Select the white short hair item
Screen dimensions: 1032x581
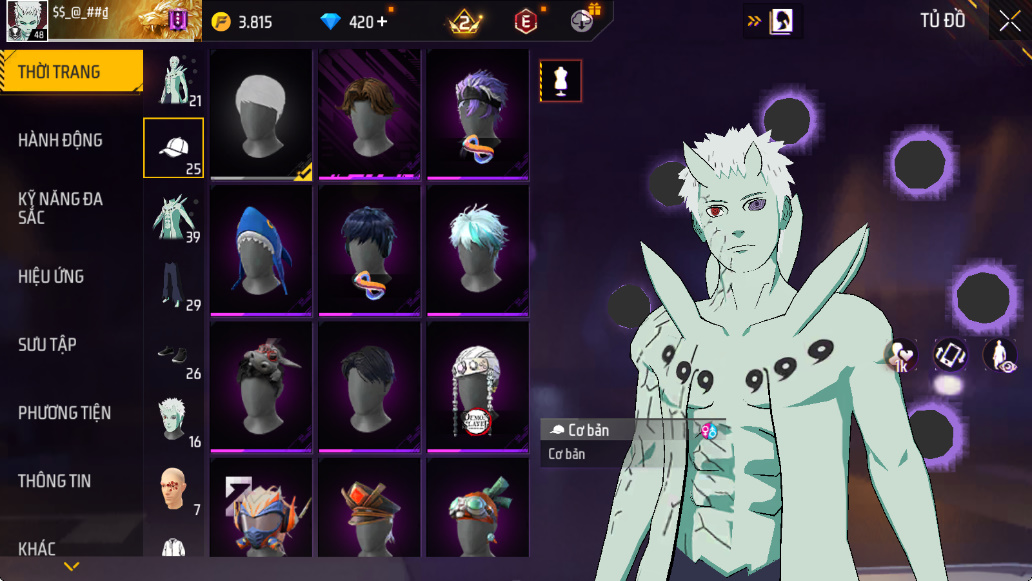point(262,114)
